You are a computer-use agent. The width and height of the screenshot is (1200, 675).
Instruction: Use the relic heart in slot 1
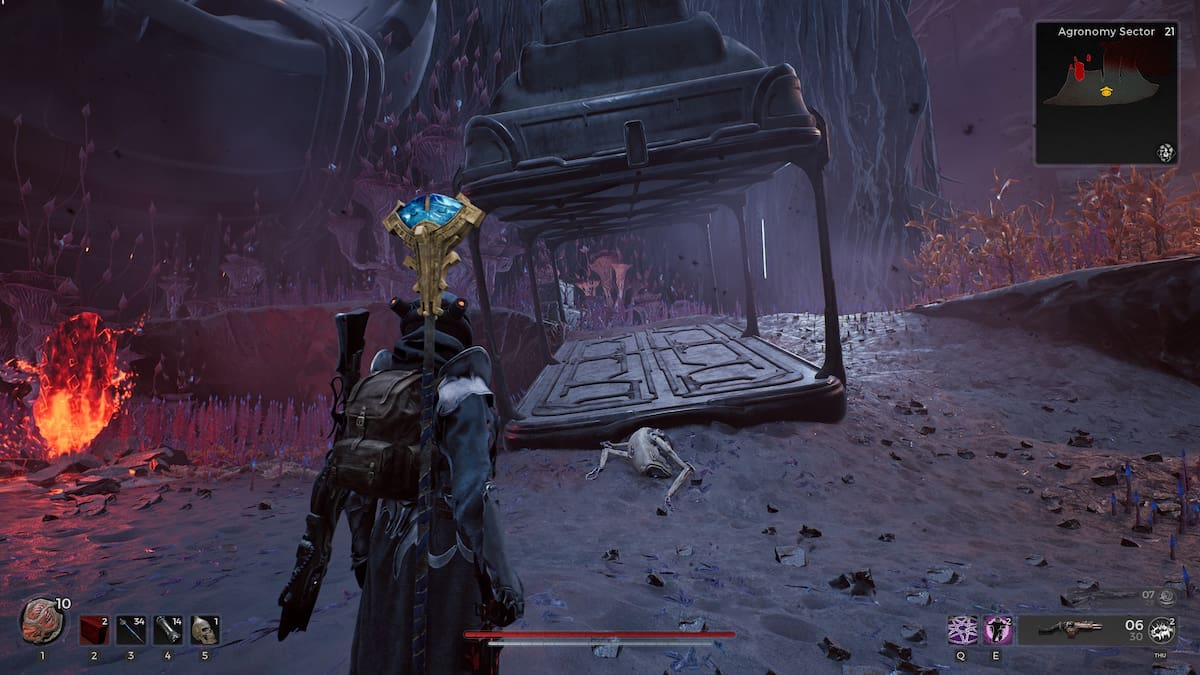[x=42, y=622]
